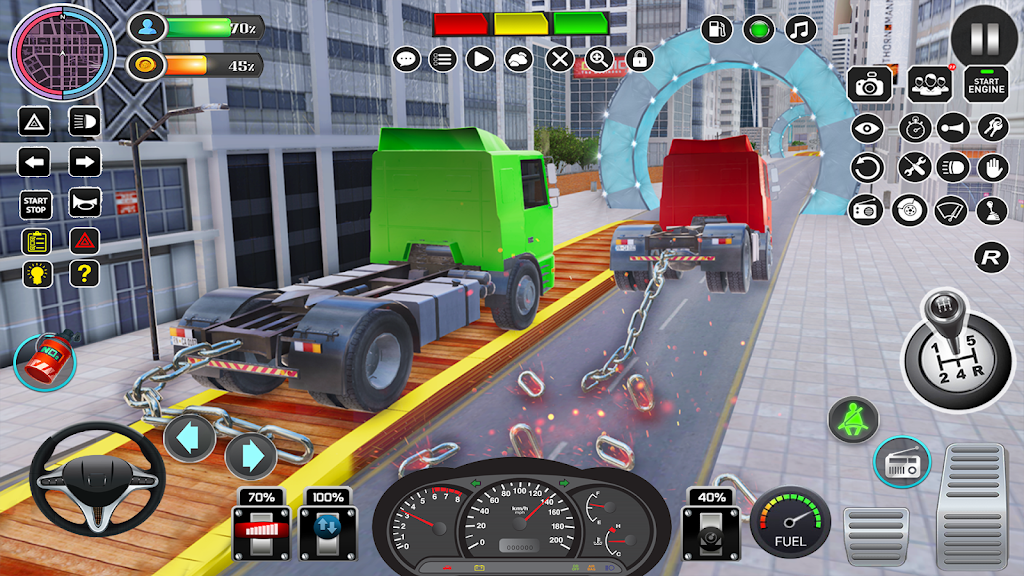Open the wrench and screwdriver repair icon
The height and width of the screenshot is (576, 1024).
[x=914, y=166]
